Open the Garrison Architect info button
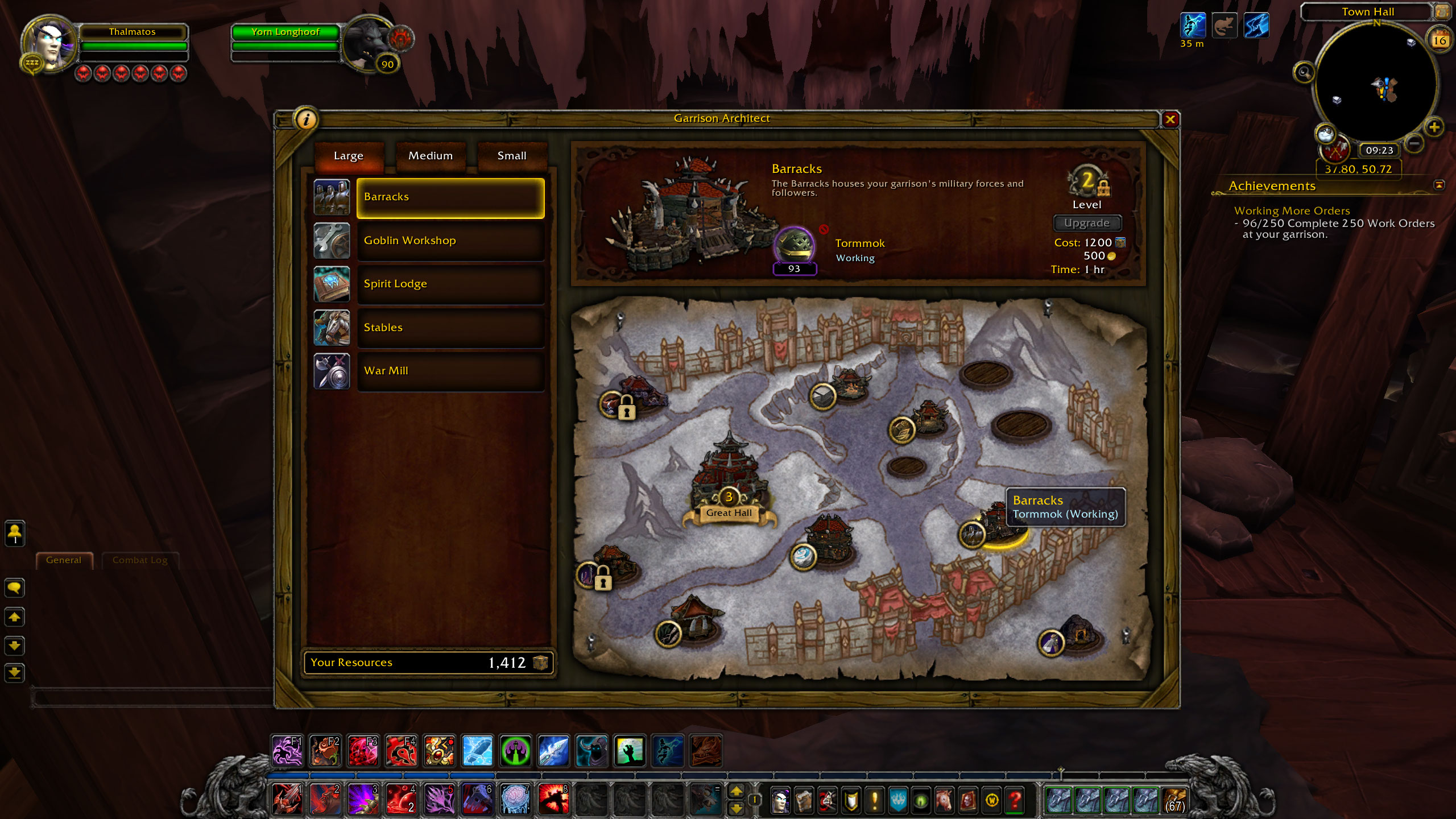 [306, 119]
